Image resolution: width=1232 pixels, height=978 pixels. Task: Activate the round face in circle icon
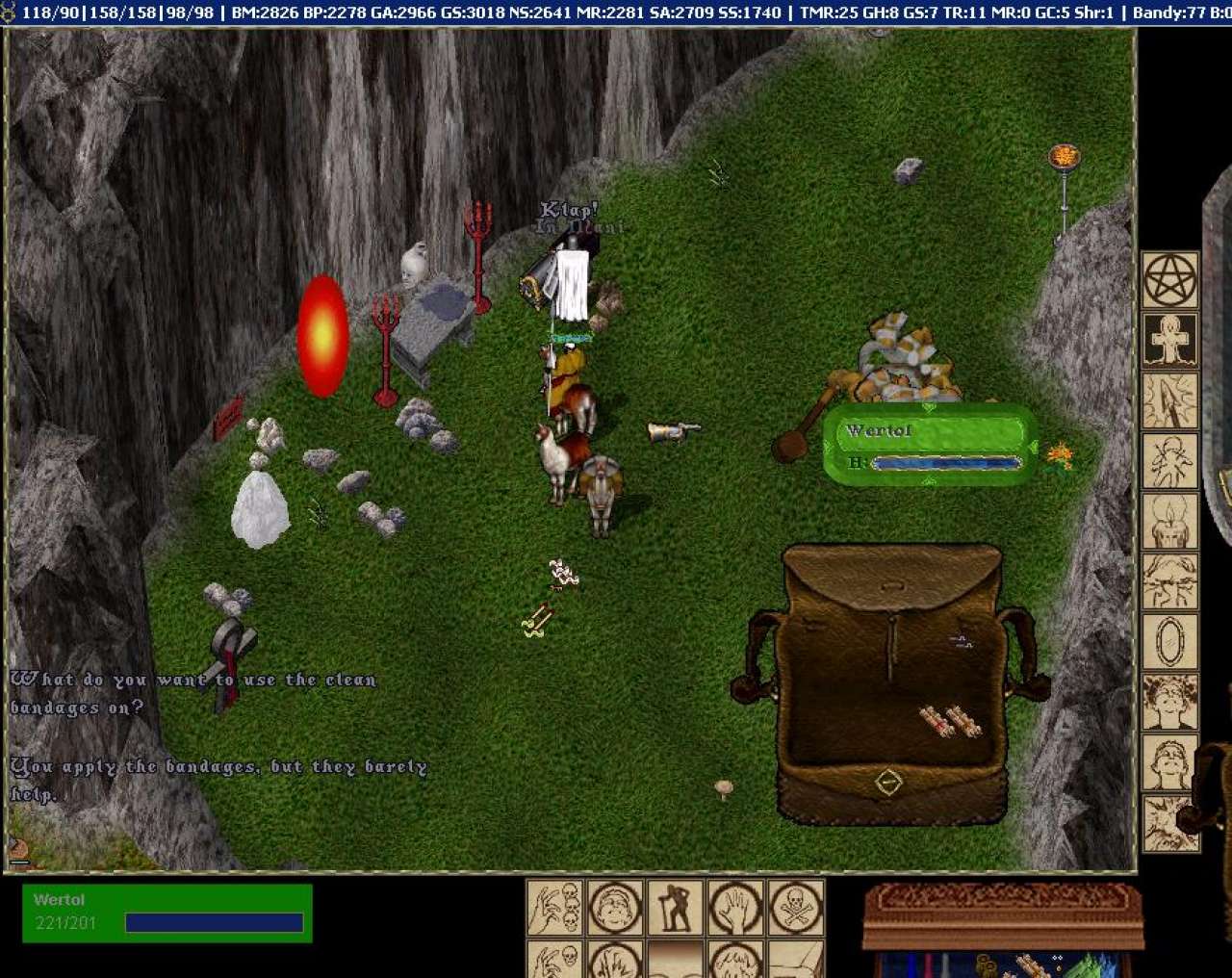(616, 907)
